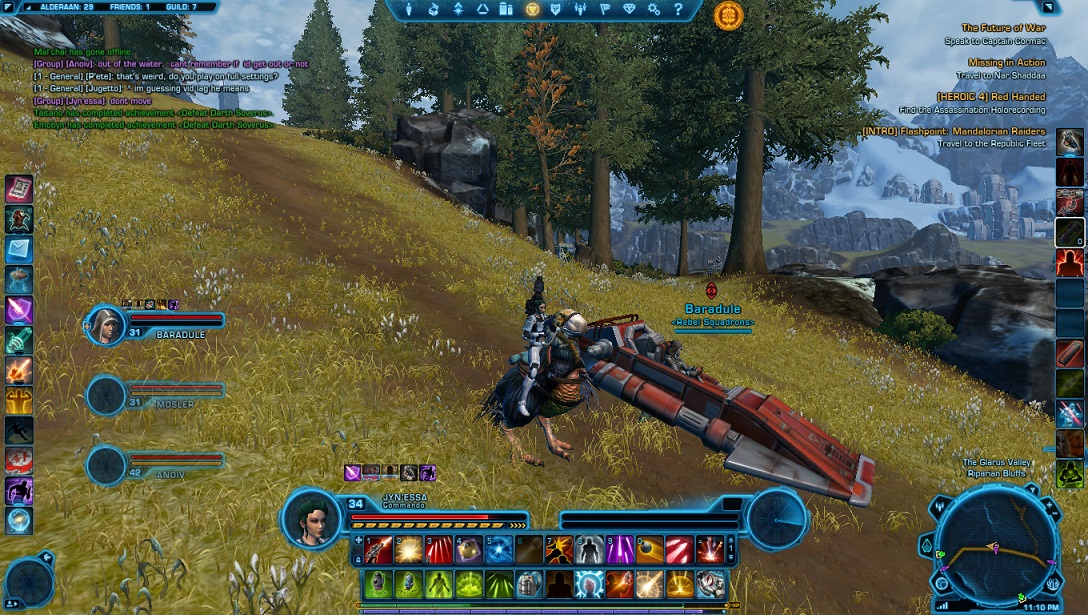1088x615 pixels.
Task: Click the minimap of Glarus Valley
Action: [995, 546]
